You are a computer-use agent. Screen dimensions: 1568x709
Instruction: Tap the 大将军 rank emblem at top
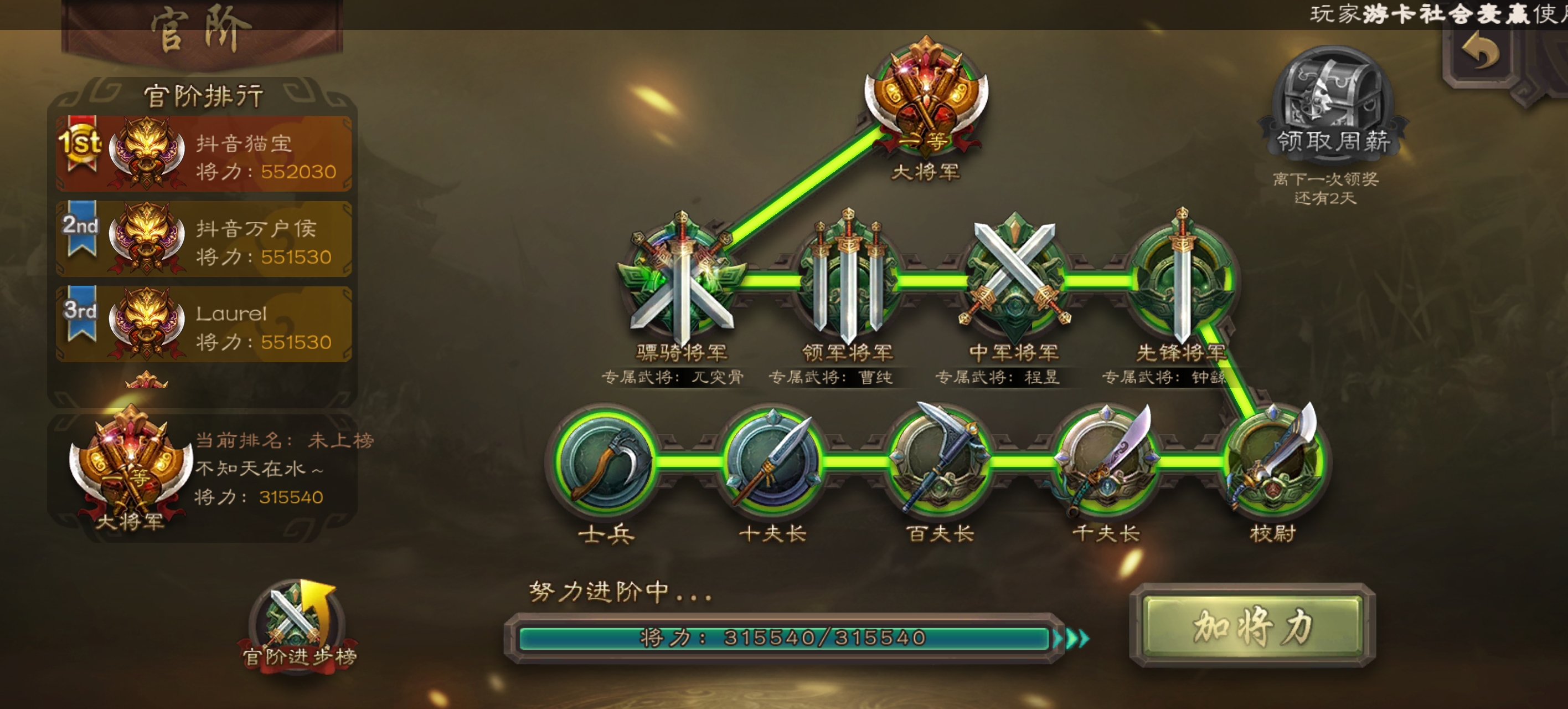click(x=926, y=97)
